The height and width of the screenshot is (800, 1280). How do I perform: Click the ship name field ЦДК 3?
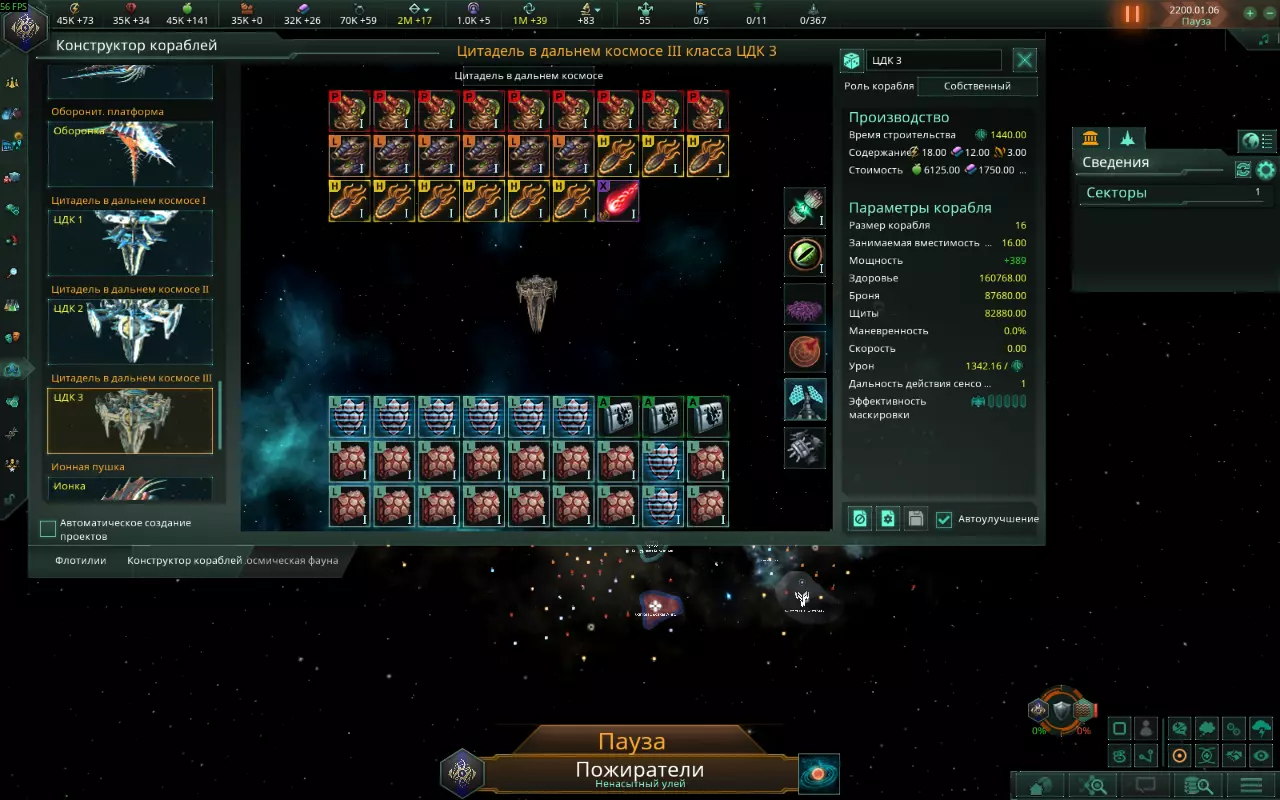[x=933, y=61]
